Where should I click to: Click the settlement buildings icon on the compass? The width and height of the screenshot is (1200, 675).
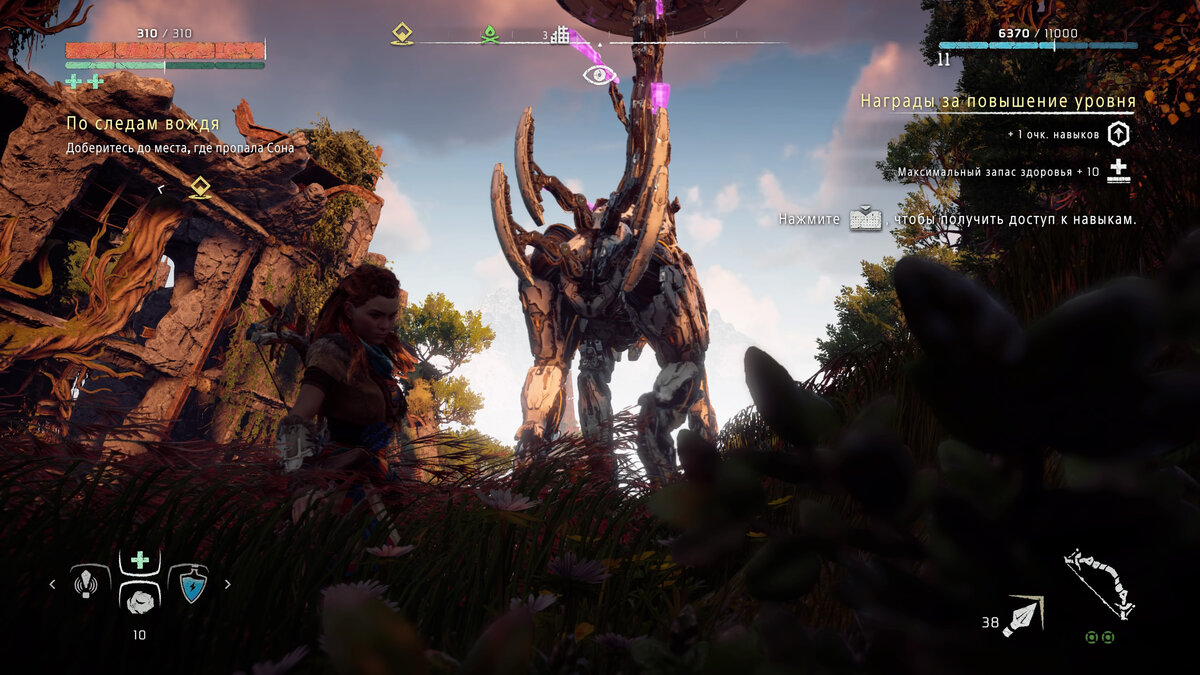click(560, 35)
